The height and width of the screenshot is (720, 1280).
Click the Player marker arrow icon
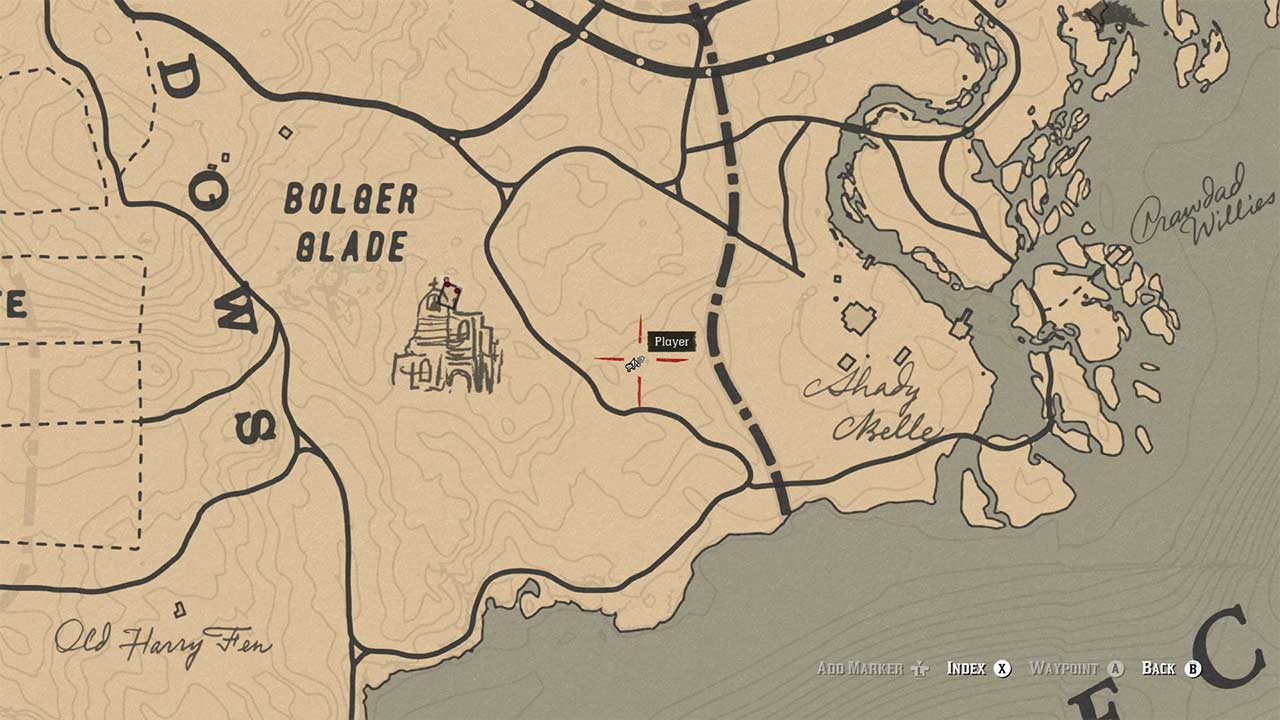[x=634, y=365]
